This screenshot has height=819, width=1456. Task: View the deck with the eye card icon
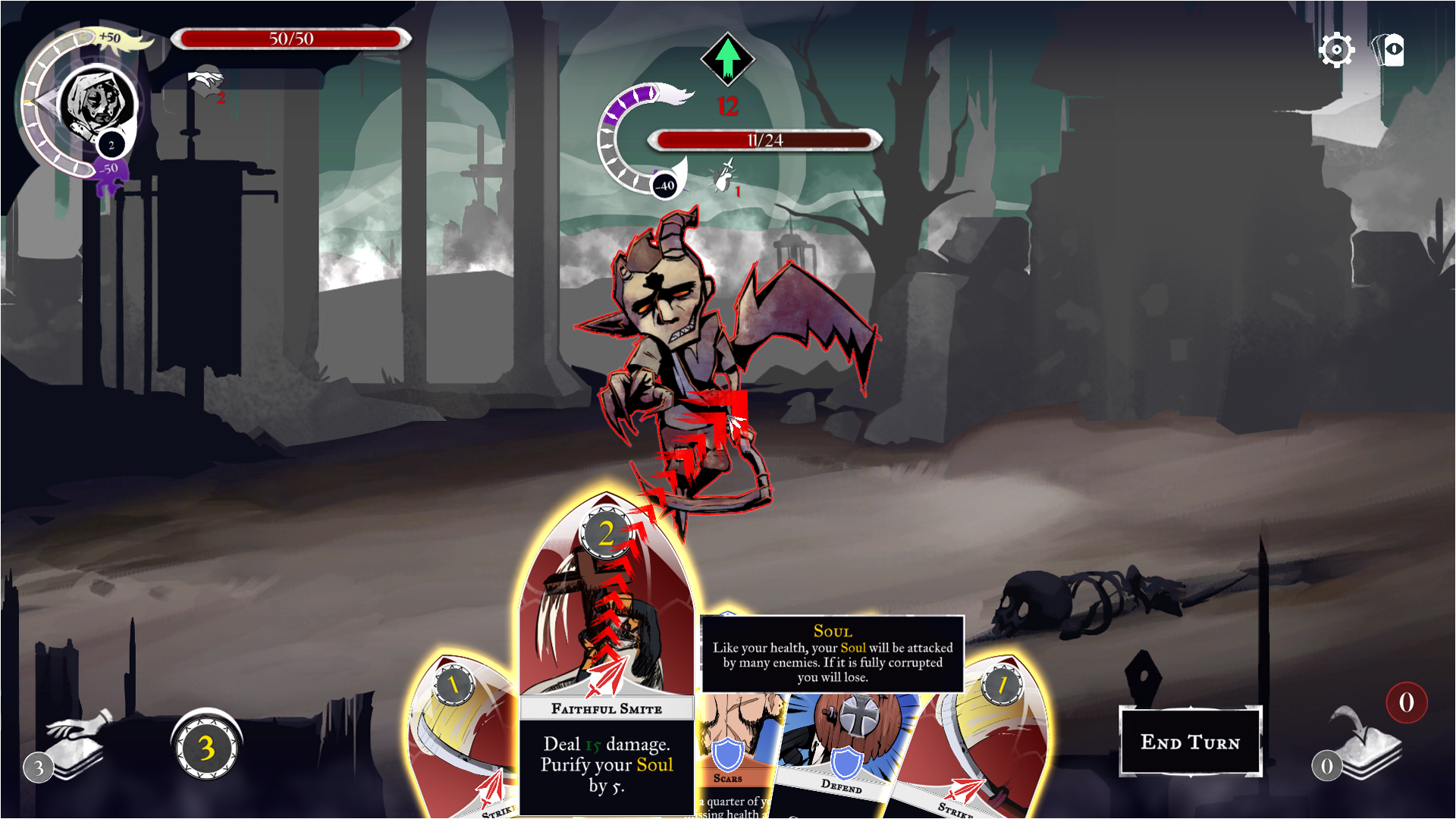(1389, 51)
